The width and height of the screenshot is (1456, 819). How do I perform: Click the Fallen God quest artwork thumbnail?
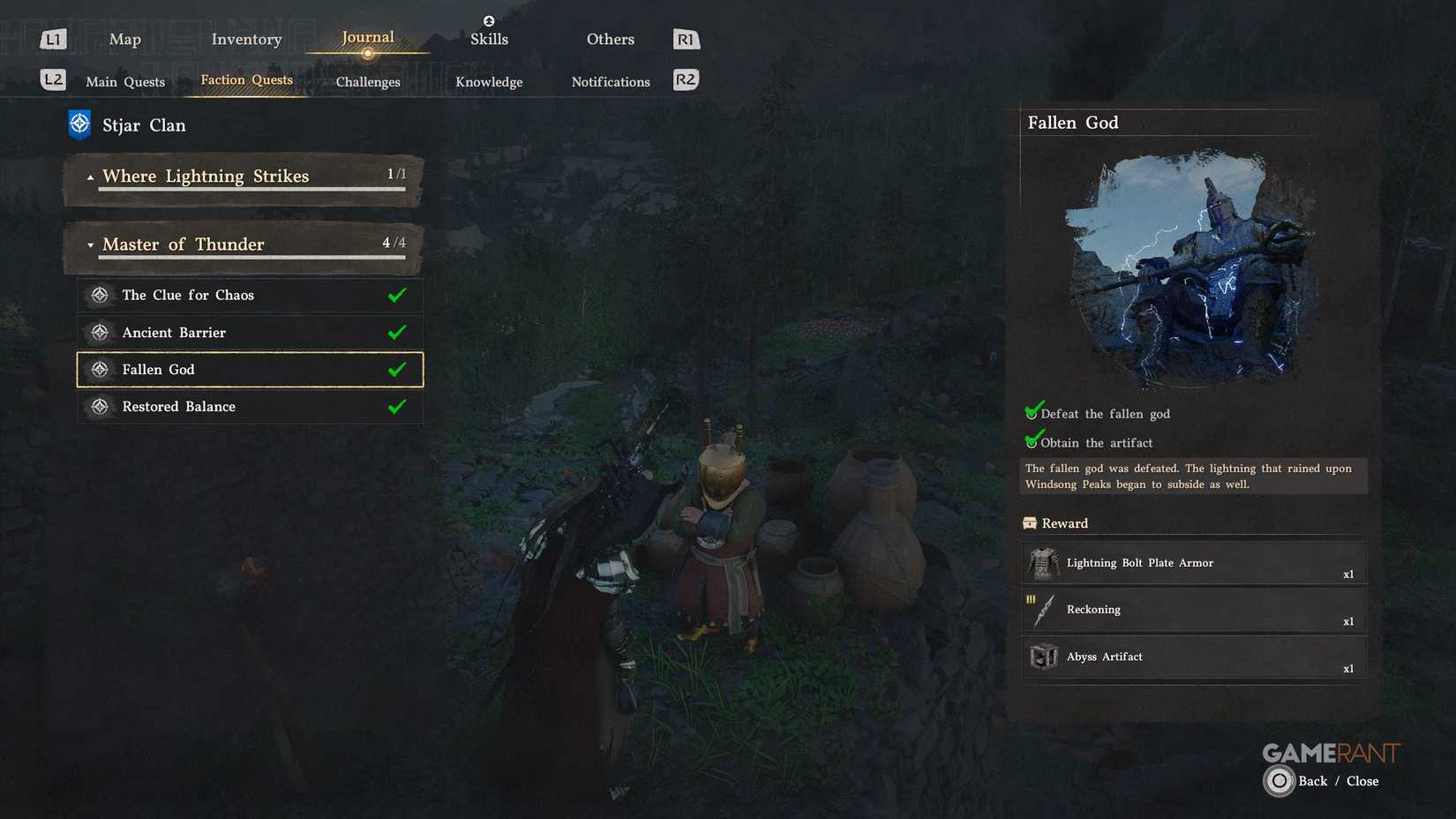pyautogui.click(x=1191, y=265)
